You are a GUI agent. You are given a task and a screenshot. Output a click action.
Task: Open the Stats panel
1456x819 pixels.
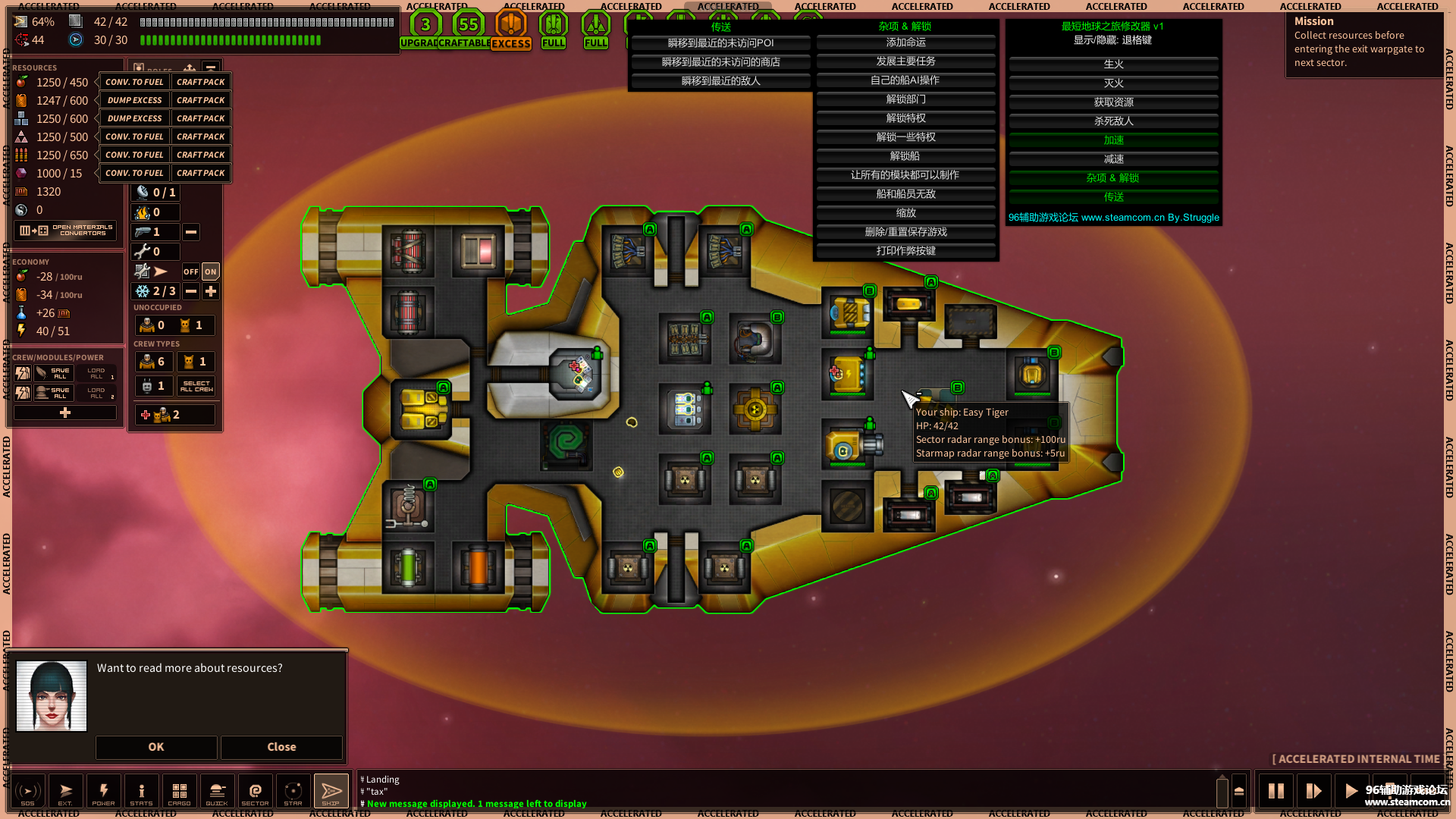click(141, 791)
